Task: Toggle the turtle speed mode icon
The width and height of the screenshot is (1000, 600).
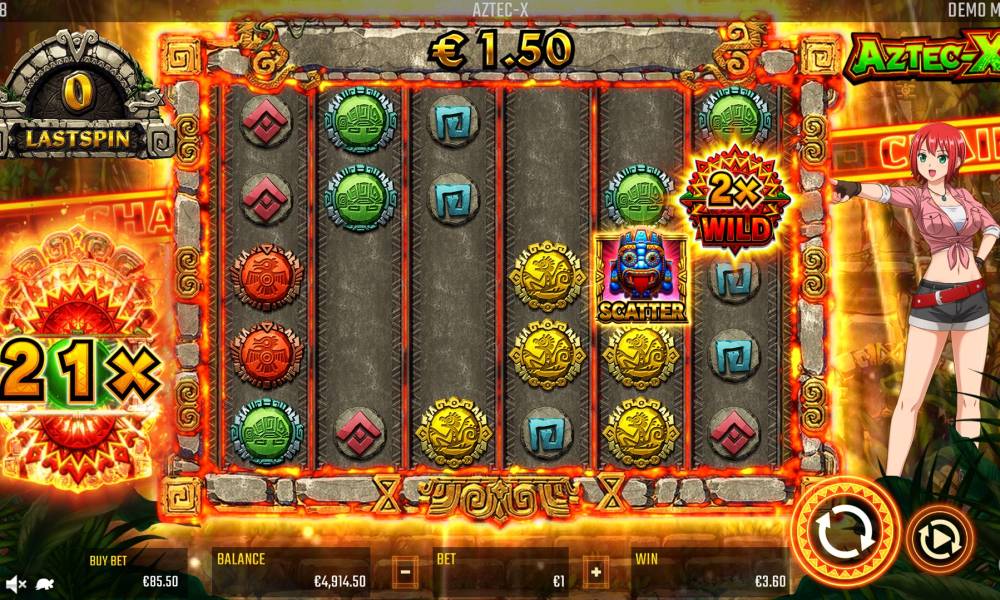Action: tap(44, 582)
